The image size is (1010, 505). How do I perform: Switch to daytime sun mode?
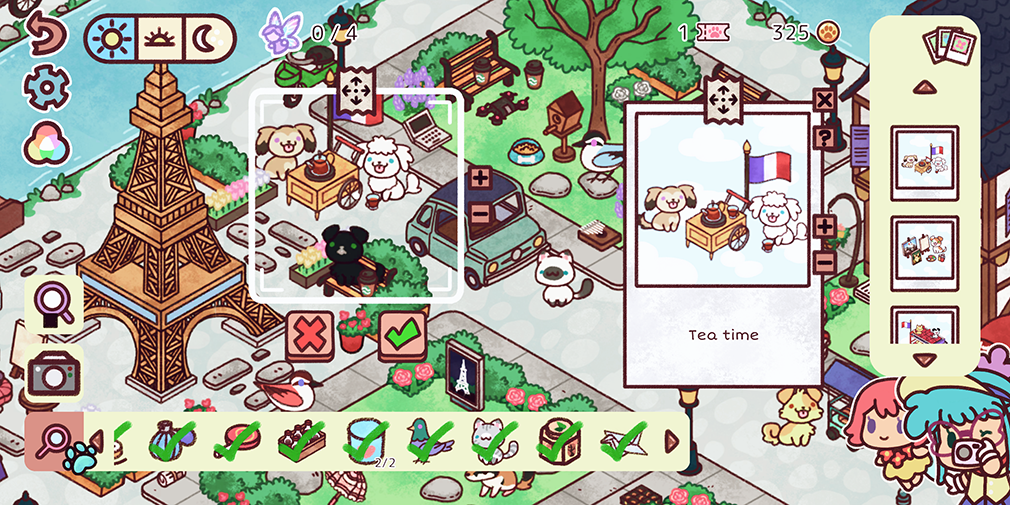pos(111,39)
